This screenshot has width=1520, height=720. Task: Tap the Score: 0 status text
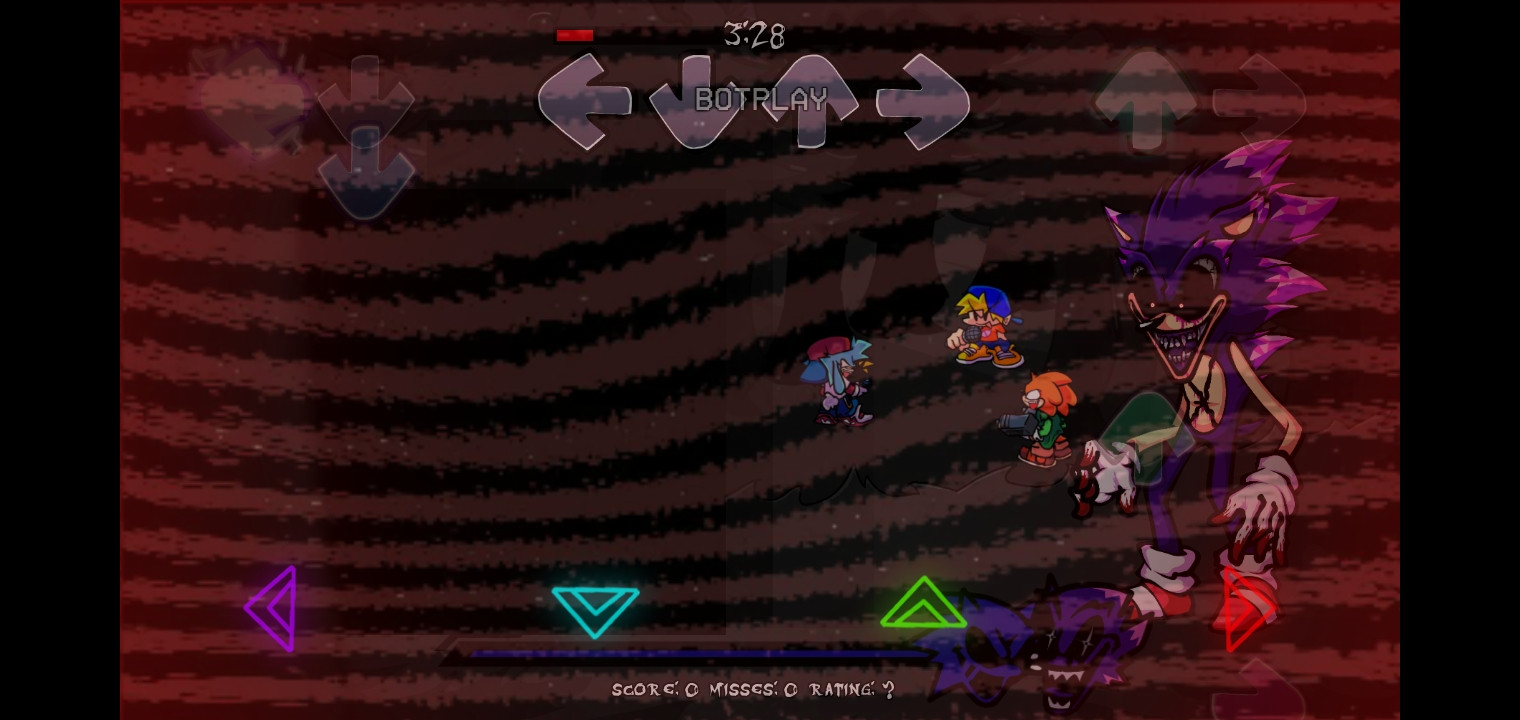[x=650, y=689]
